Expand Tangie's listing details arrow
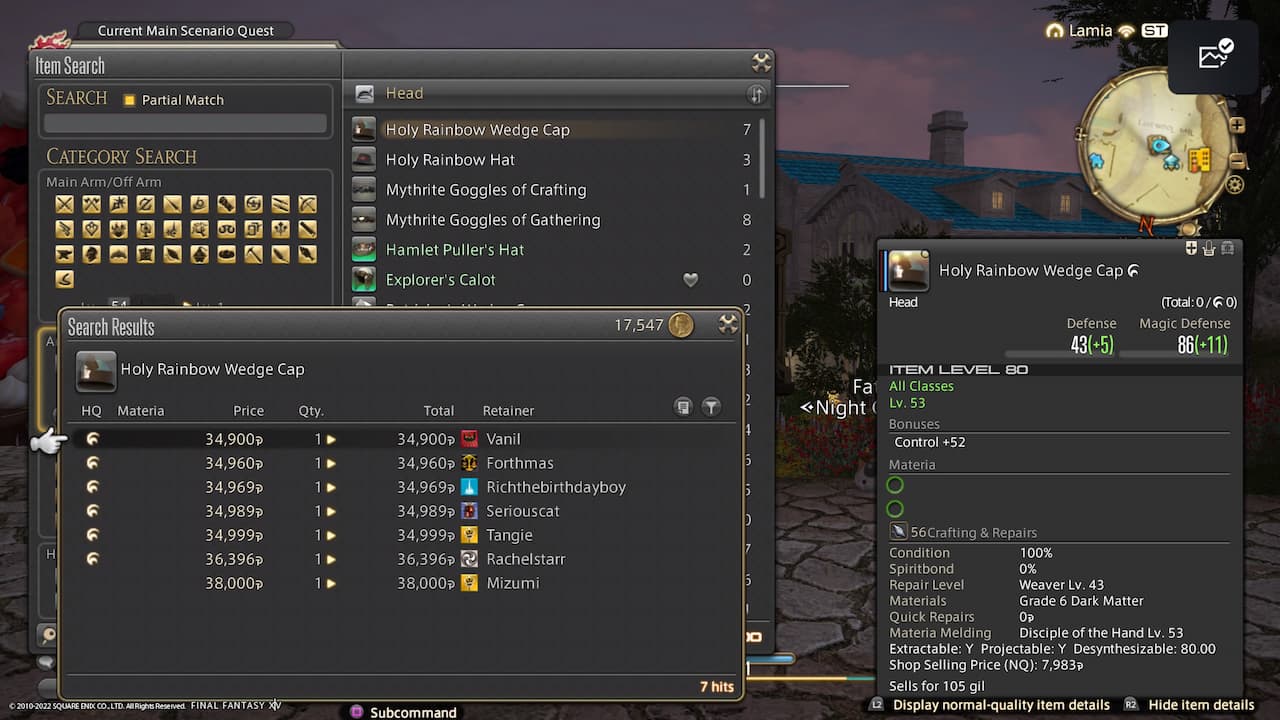The width and height of the screenshot is (1280, 720). point(331,535)
